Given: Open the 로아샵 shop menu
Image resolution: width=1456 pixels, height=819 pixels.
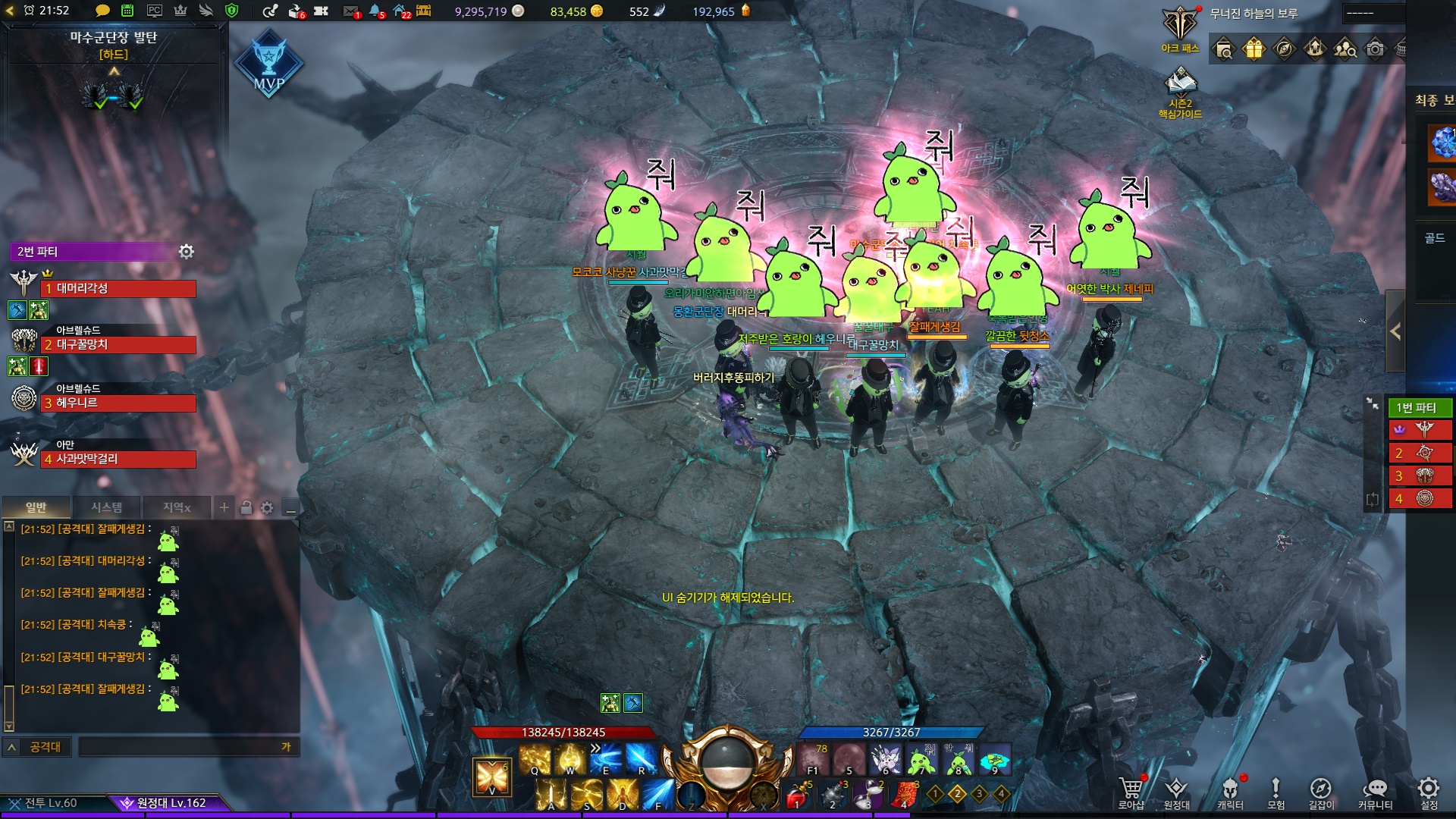Looking at the screenshot, I should pyautogui.click(x=1131, y=791).
